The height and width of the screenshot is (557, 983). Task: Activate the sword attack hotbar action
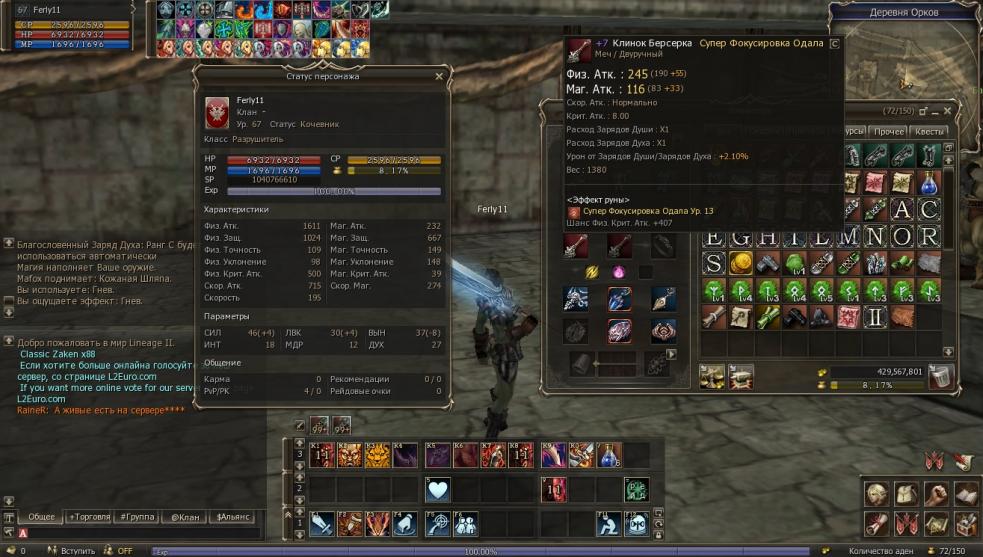pyautogui.click(x=321, y=523)
